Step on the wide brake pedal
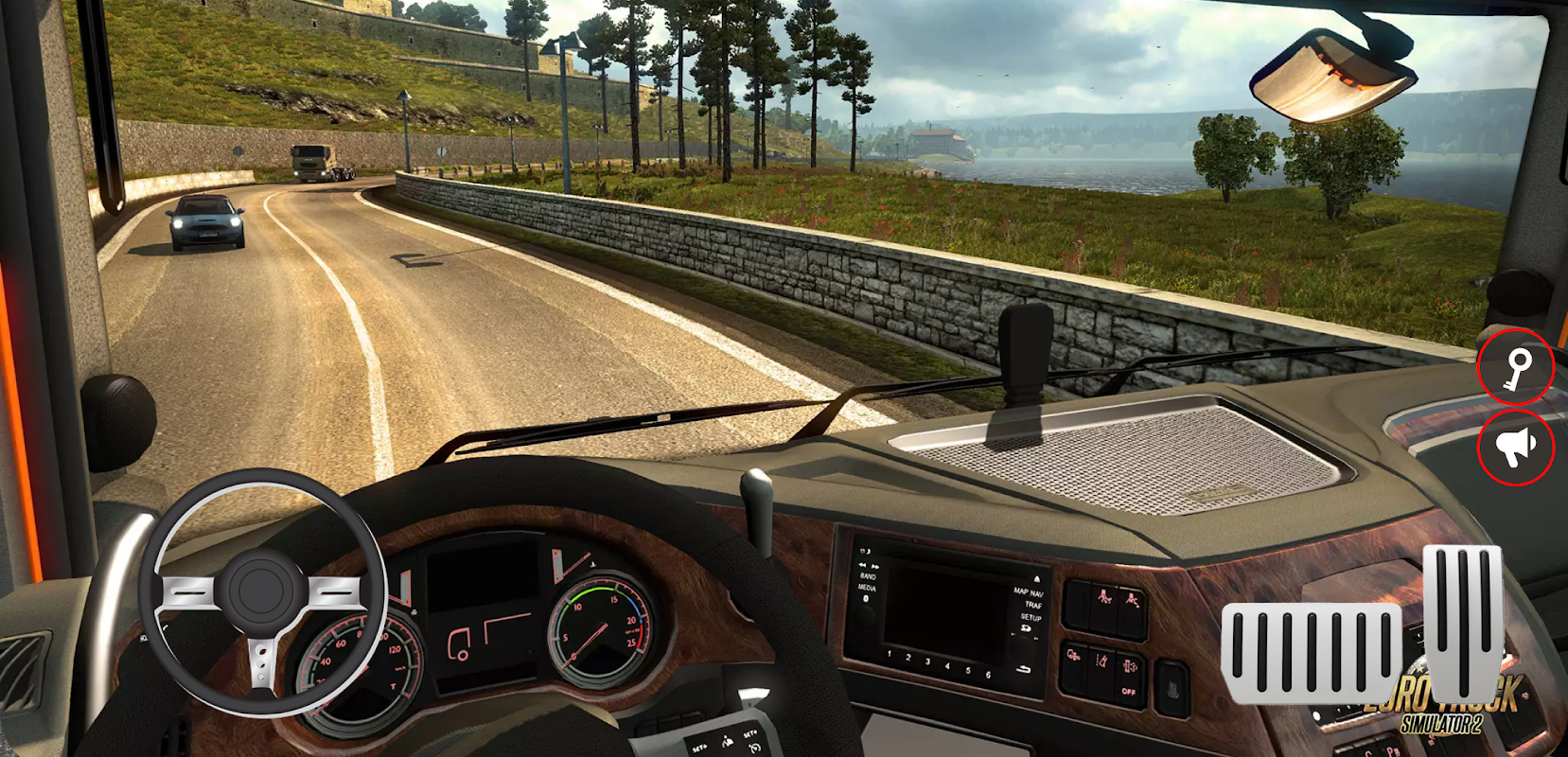This screenshot has width=1568, height=757. click(x=1312, y=653)
